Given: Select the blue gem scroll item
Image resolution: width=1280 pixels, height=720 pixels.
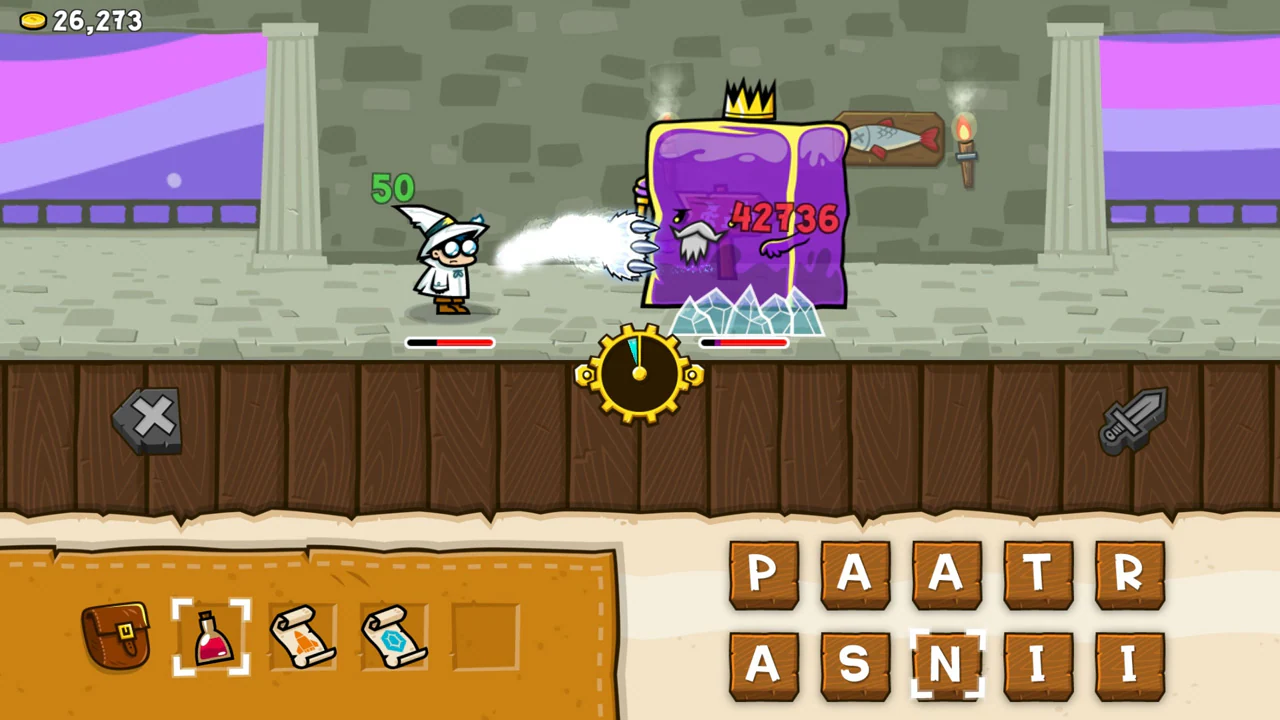Looking at the screenshot, I should (394, 637).
